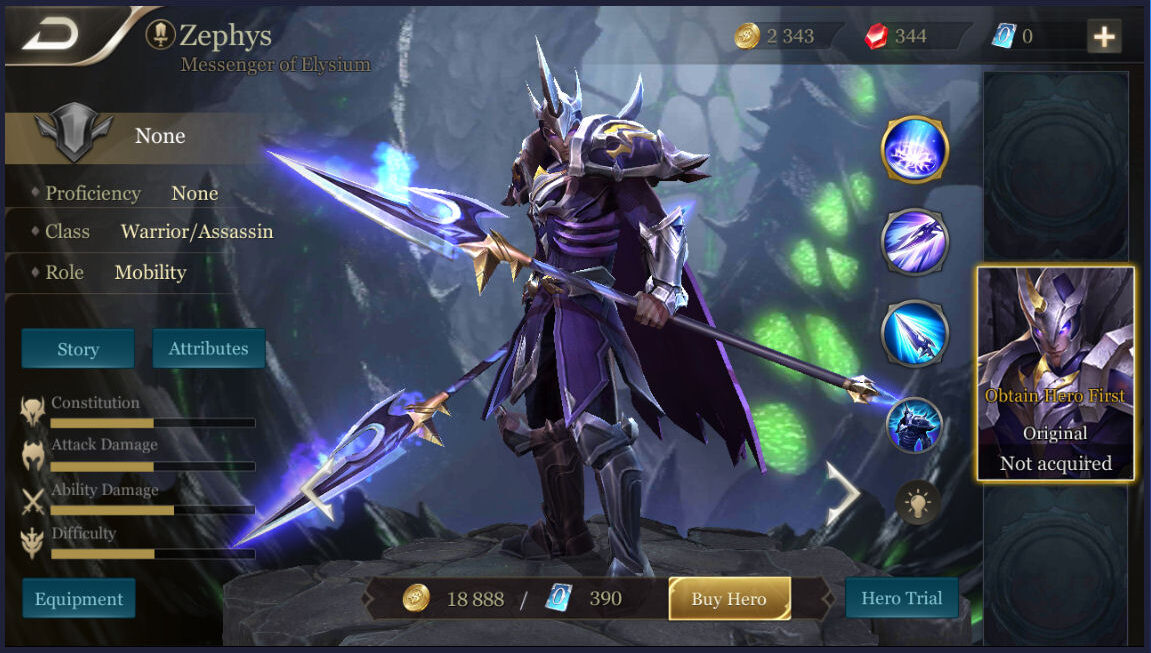Select the glowing lightning burst ability icon
1151x653 pixels.
coord(914,150)
